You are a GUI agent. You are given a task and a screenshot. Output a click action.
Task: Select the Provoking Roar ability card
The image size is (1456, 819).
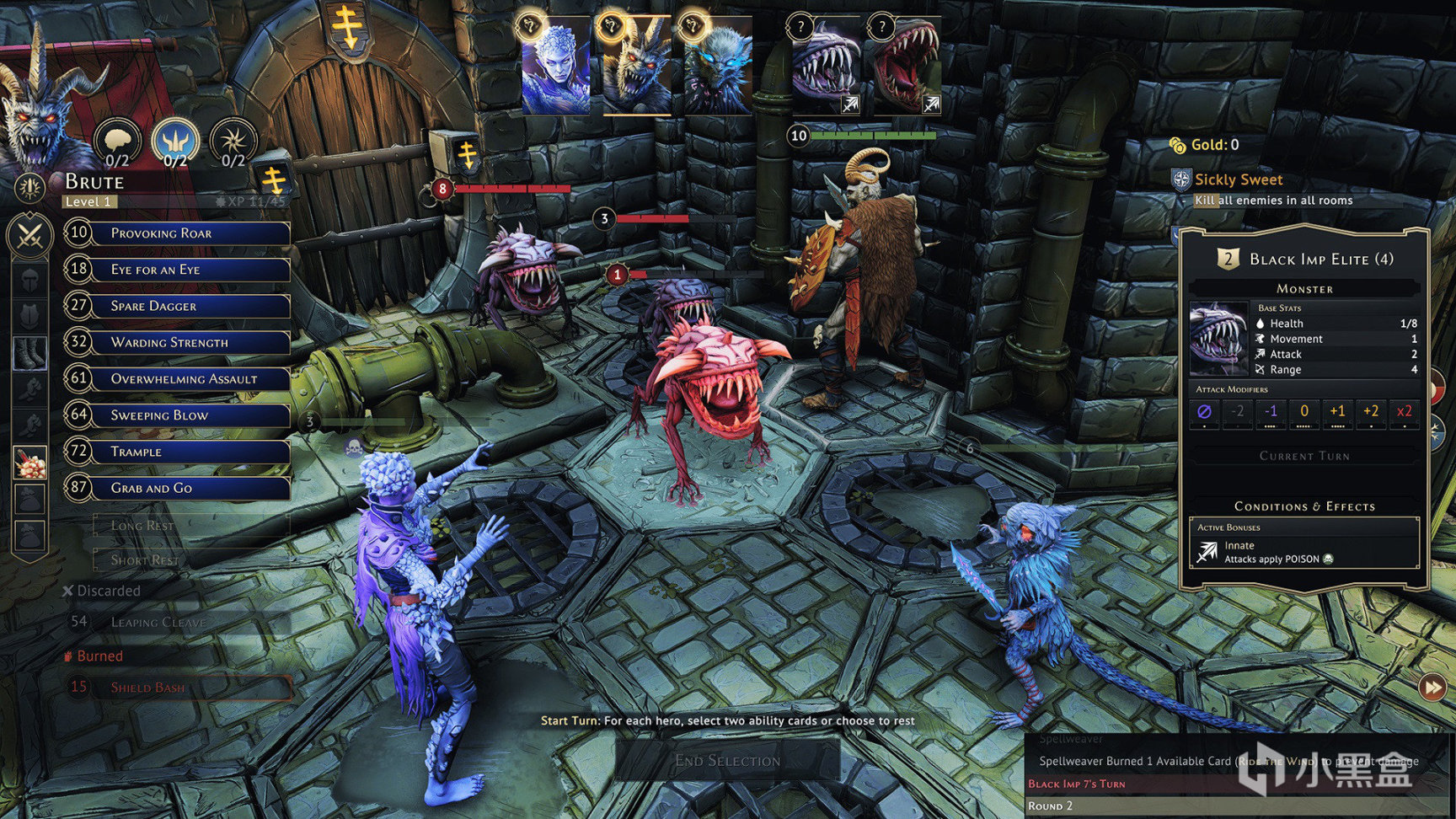click(x=190, y=233)
